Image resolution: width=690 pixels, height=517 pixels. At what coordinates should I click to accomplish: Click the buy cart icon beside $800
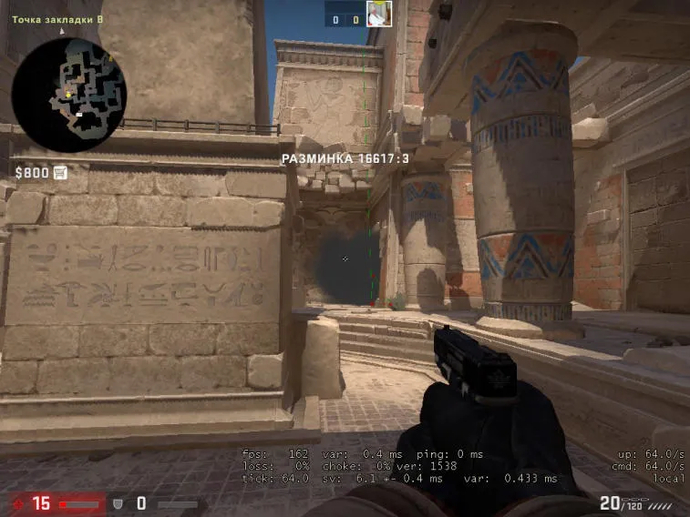[x=61, y=172]
